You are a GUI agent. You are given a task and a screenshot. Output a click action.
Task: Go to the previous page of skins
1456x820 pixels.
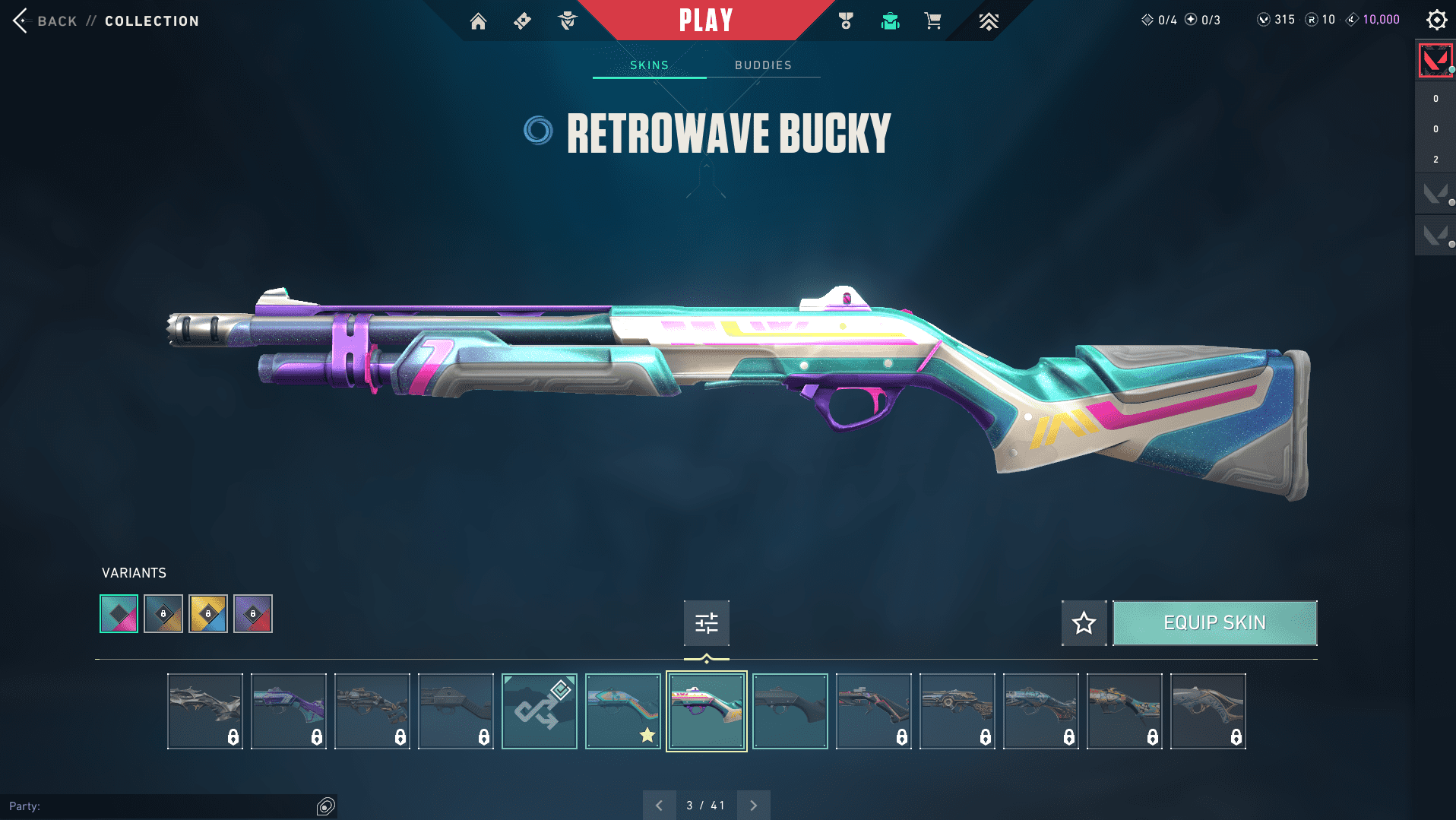coord(659,805)
